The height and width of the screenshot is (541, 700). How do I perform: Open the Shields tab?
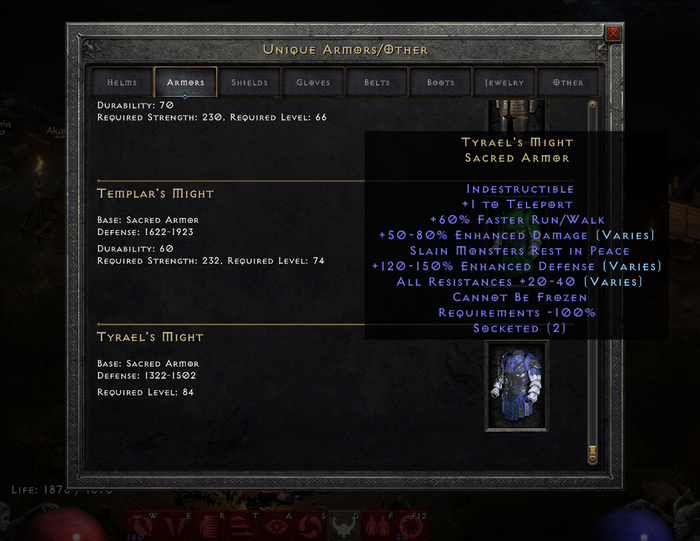pos(249,82)
